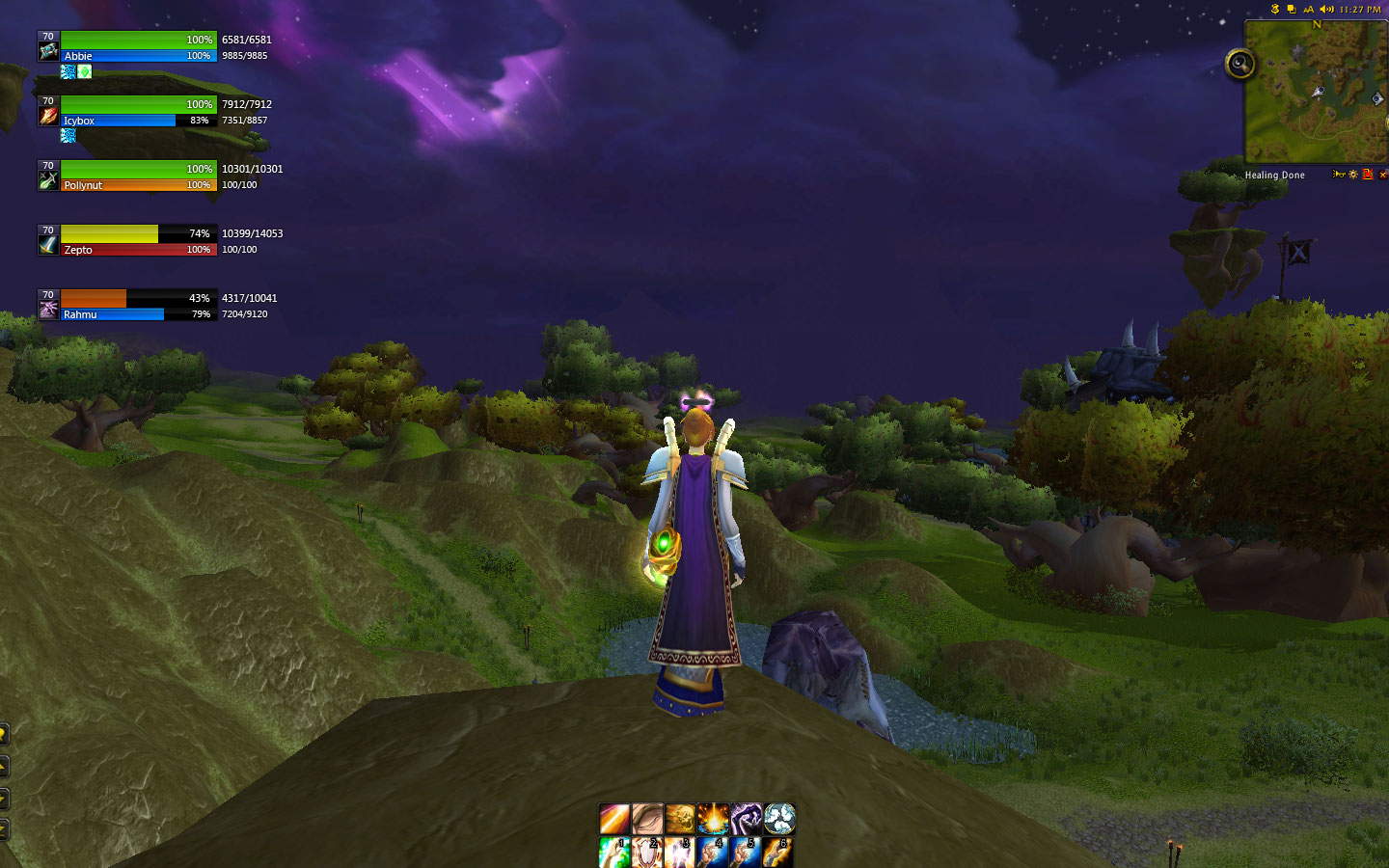Activate the purple shadow fist ability
The width and height of the screenshot is (1389, 868).
[746, 819]
